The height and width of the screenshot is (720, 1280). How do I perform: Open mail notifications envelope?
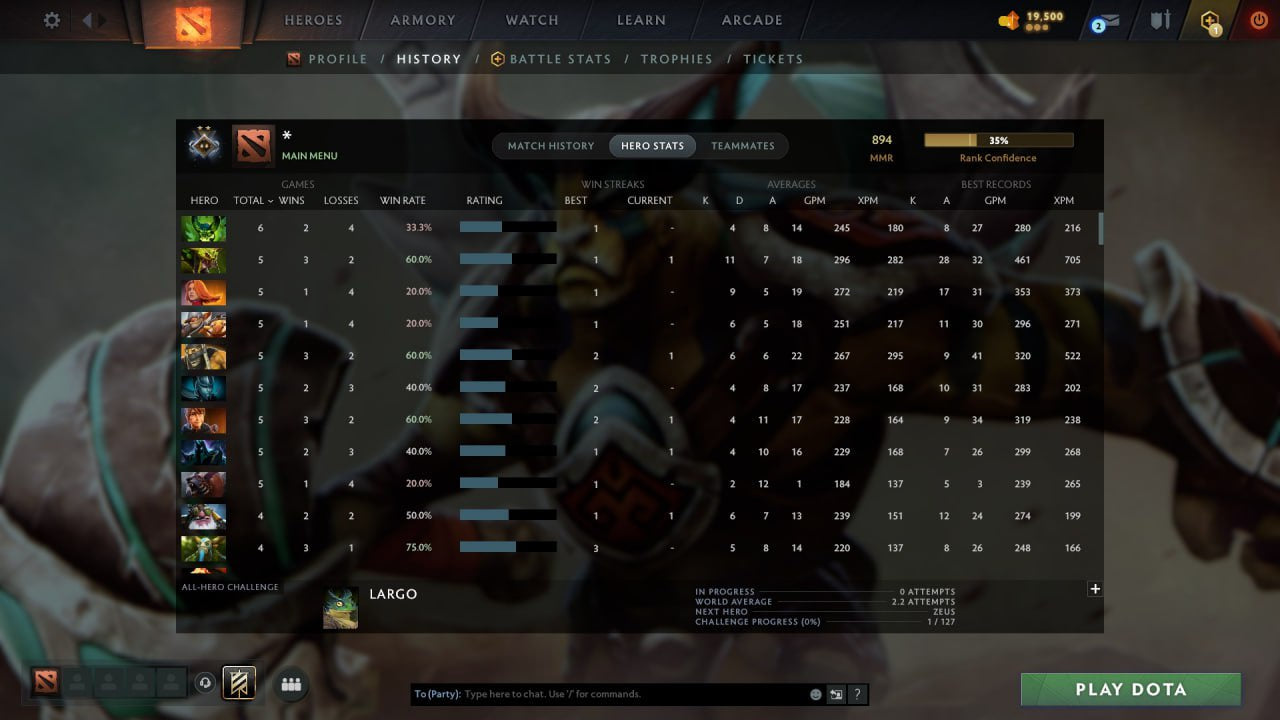pyautogui.click(x=1105, y=20)
